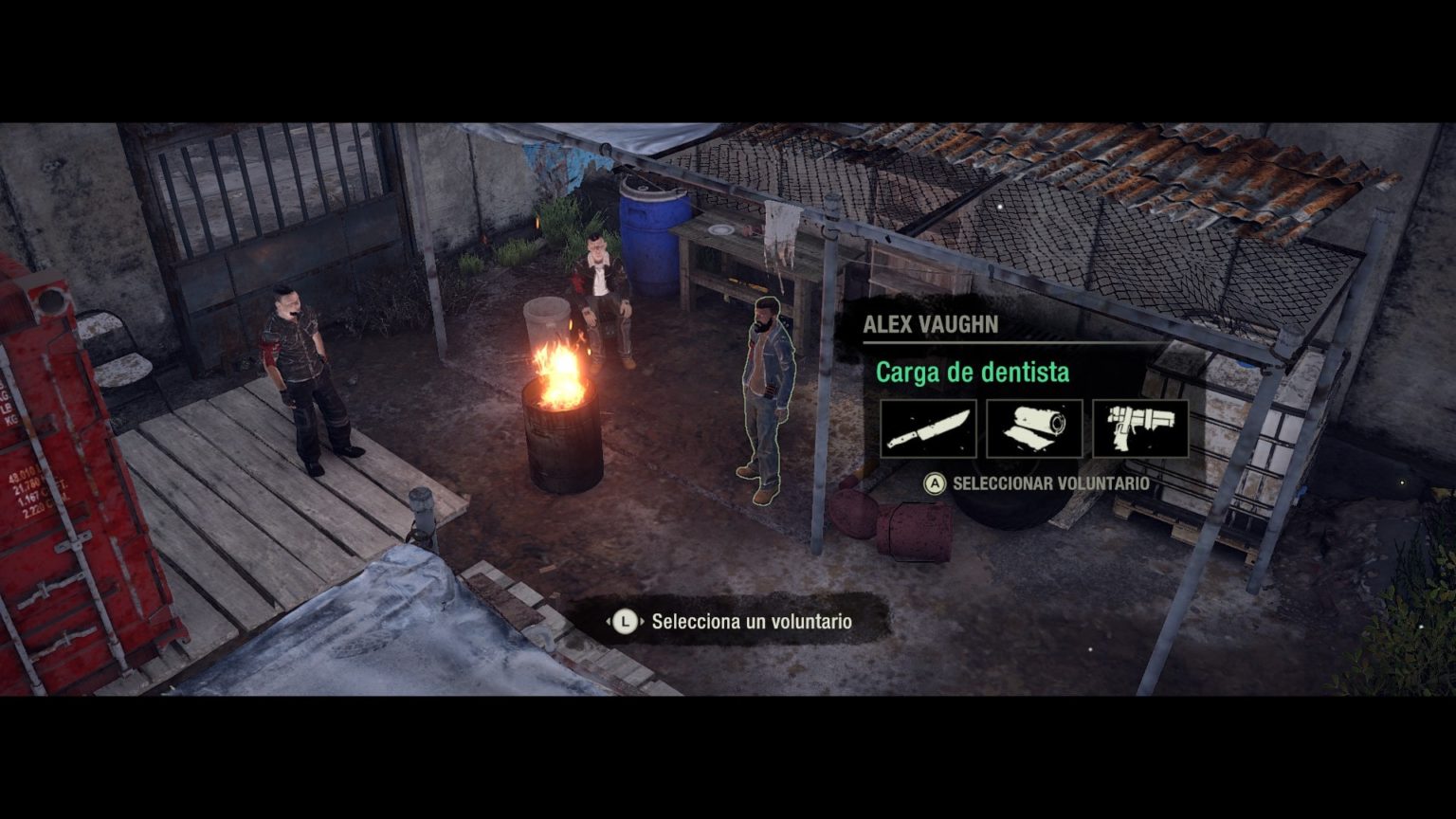Choose the bandage roll item slot

tap(1034, 428)
